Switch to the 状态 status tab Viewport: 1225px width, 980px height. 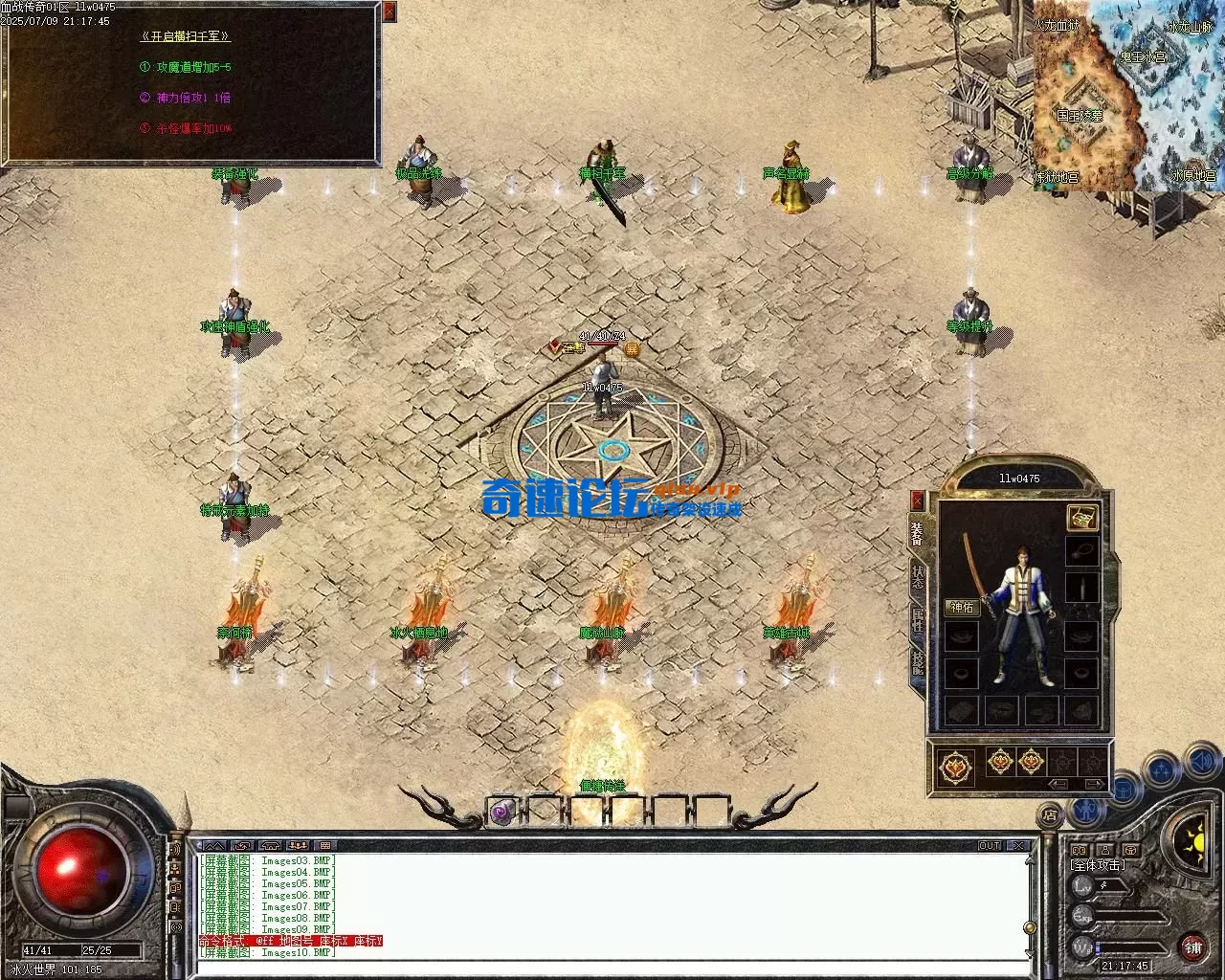[918, 574]
